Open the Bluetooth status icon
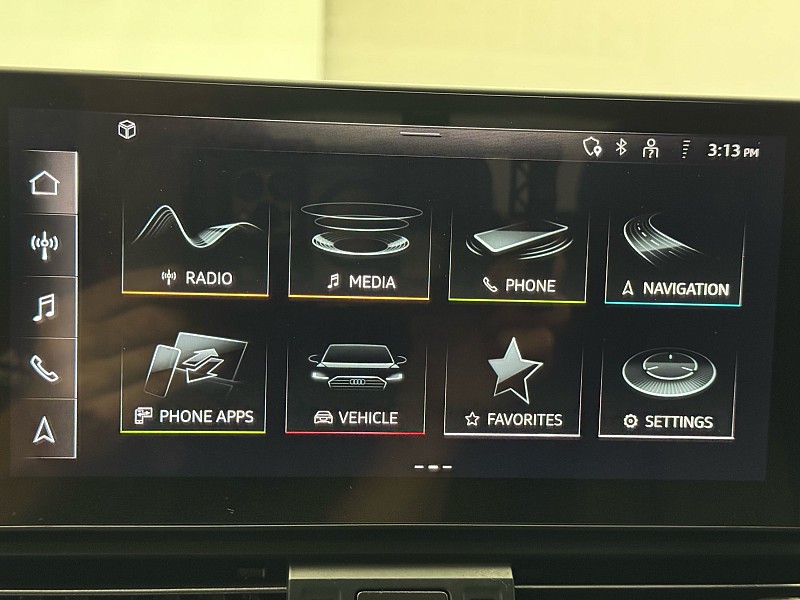This screenshot has height=600, width=800. 621,147
